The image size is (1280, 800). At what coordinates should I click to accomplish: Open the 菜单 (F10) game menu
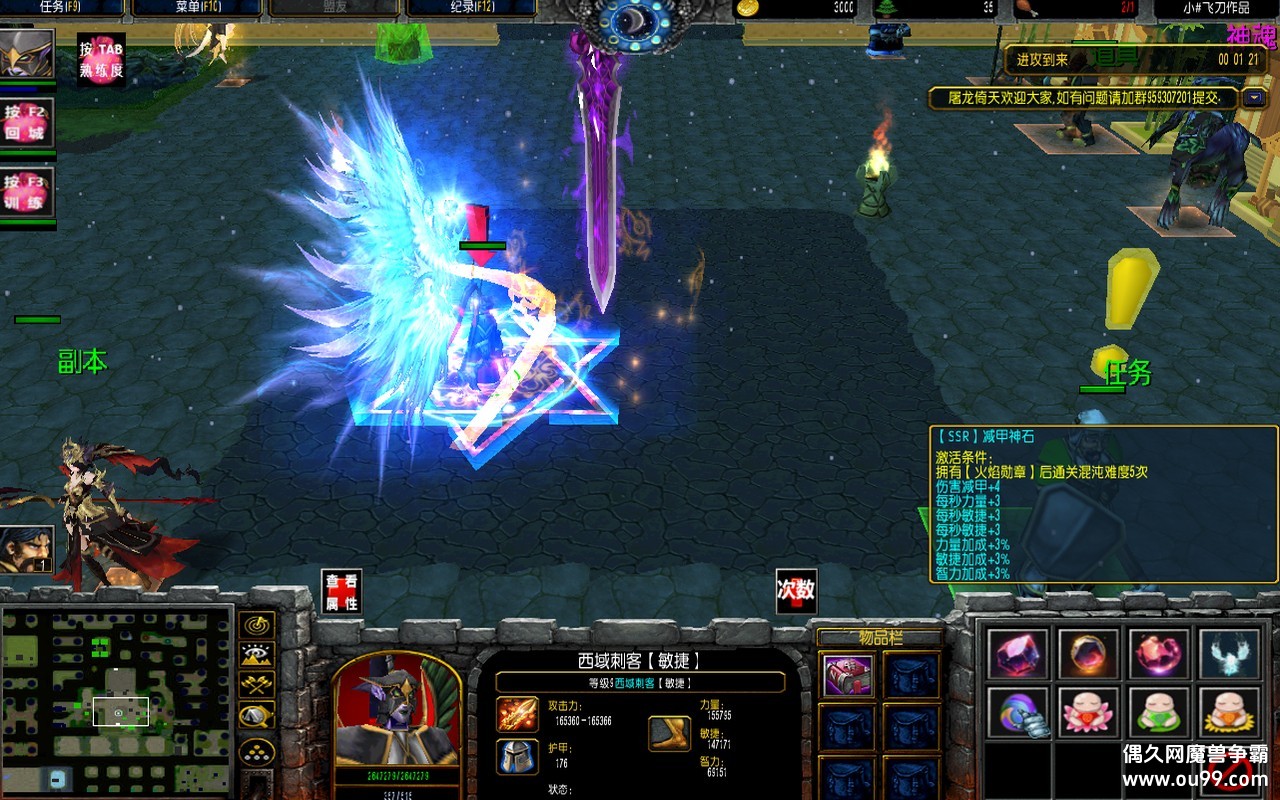197,8
